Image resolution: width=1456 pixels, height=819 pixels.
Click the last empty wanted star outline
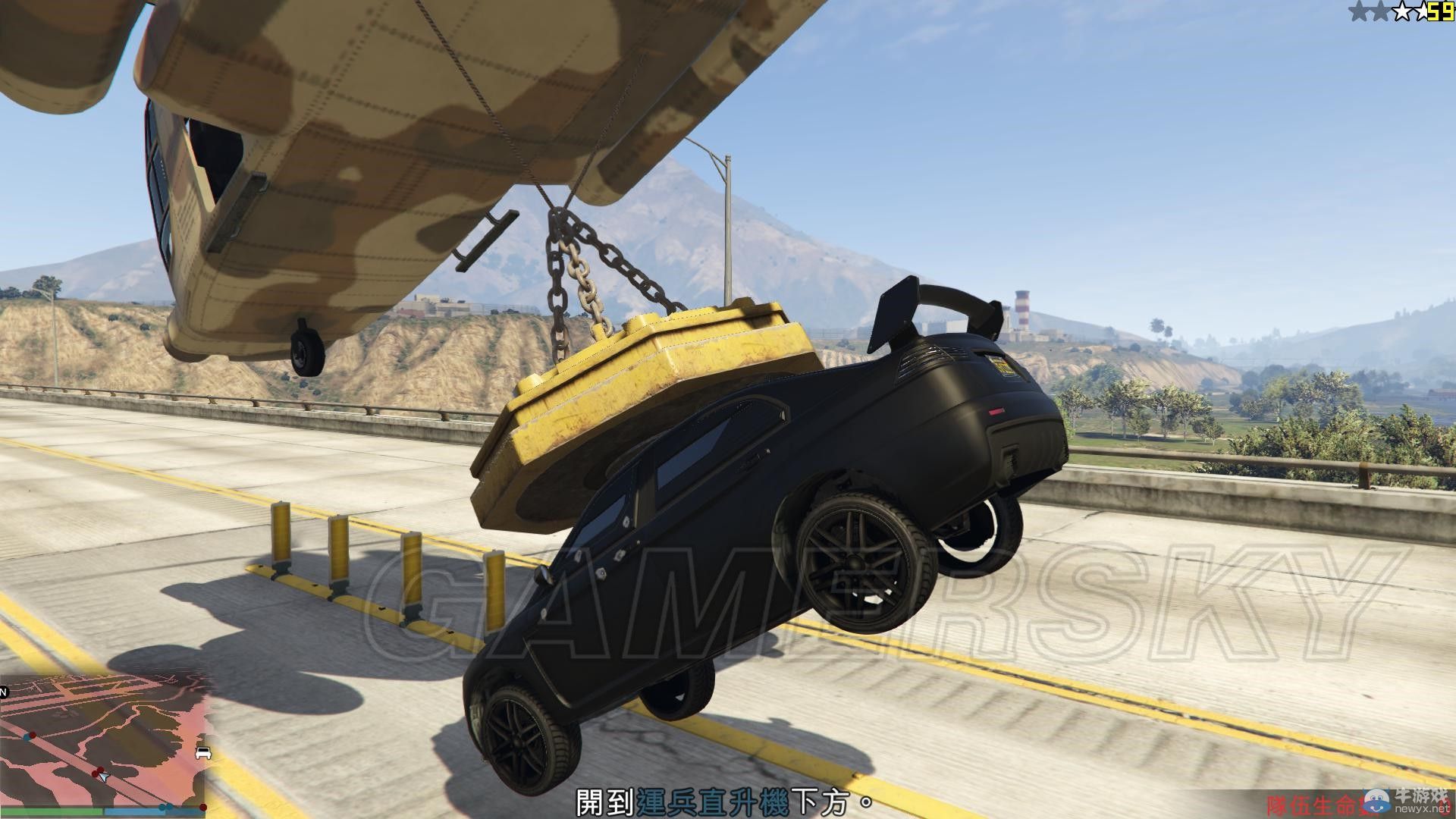pyautogui.click(x=1424, y=10)
